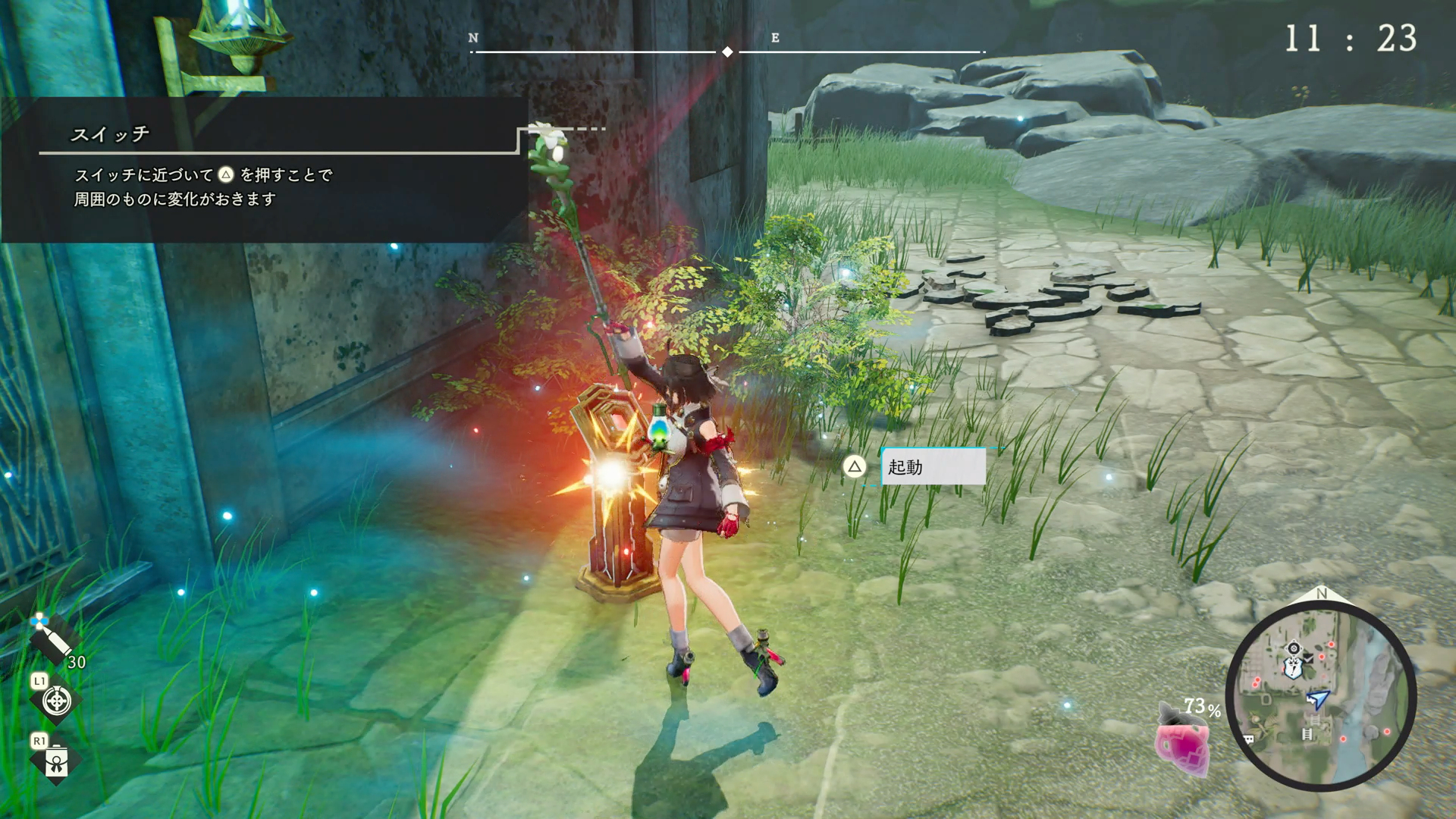Click the compass diamond heading marker
This screenshot has width=1456, height=819.
click(x=727, y=52)
